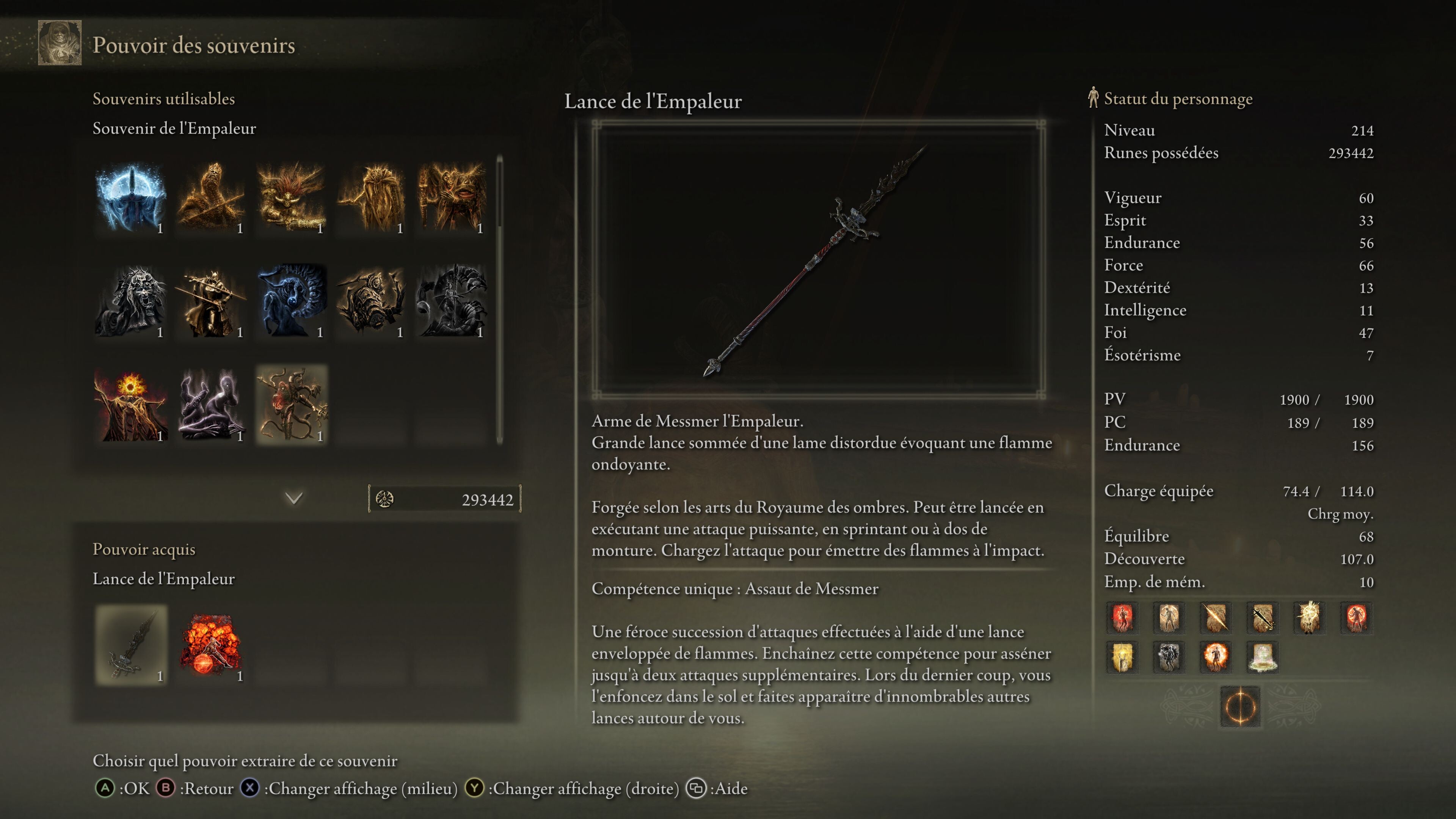Choose the Lance de l'Empaleur weapon reward
This screenshot has width=1456, height=819.
point(131,645)
